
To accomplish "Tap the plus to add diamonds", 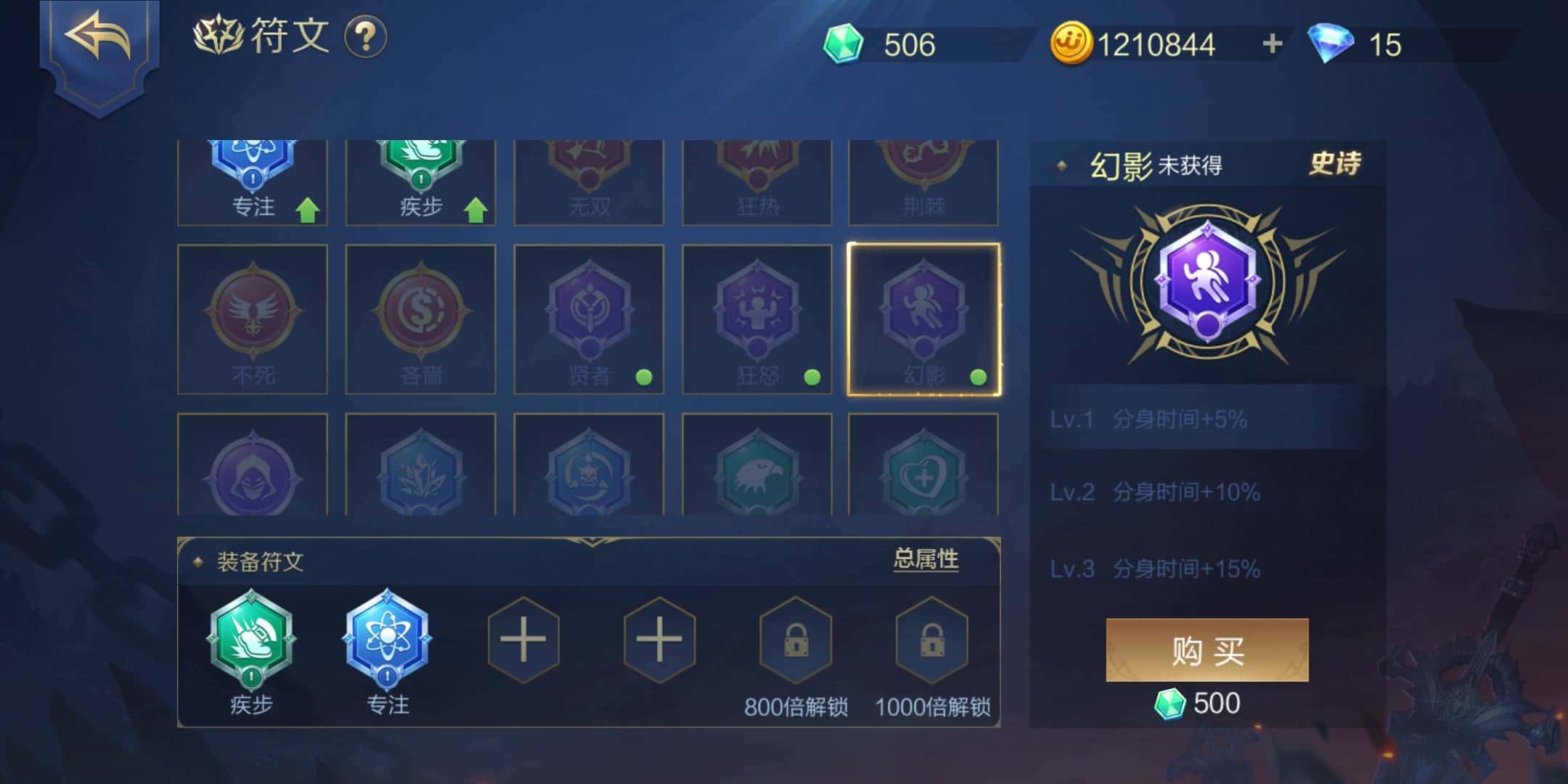I will tap(1270, 45).
